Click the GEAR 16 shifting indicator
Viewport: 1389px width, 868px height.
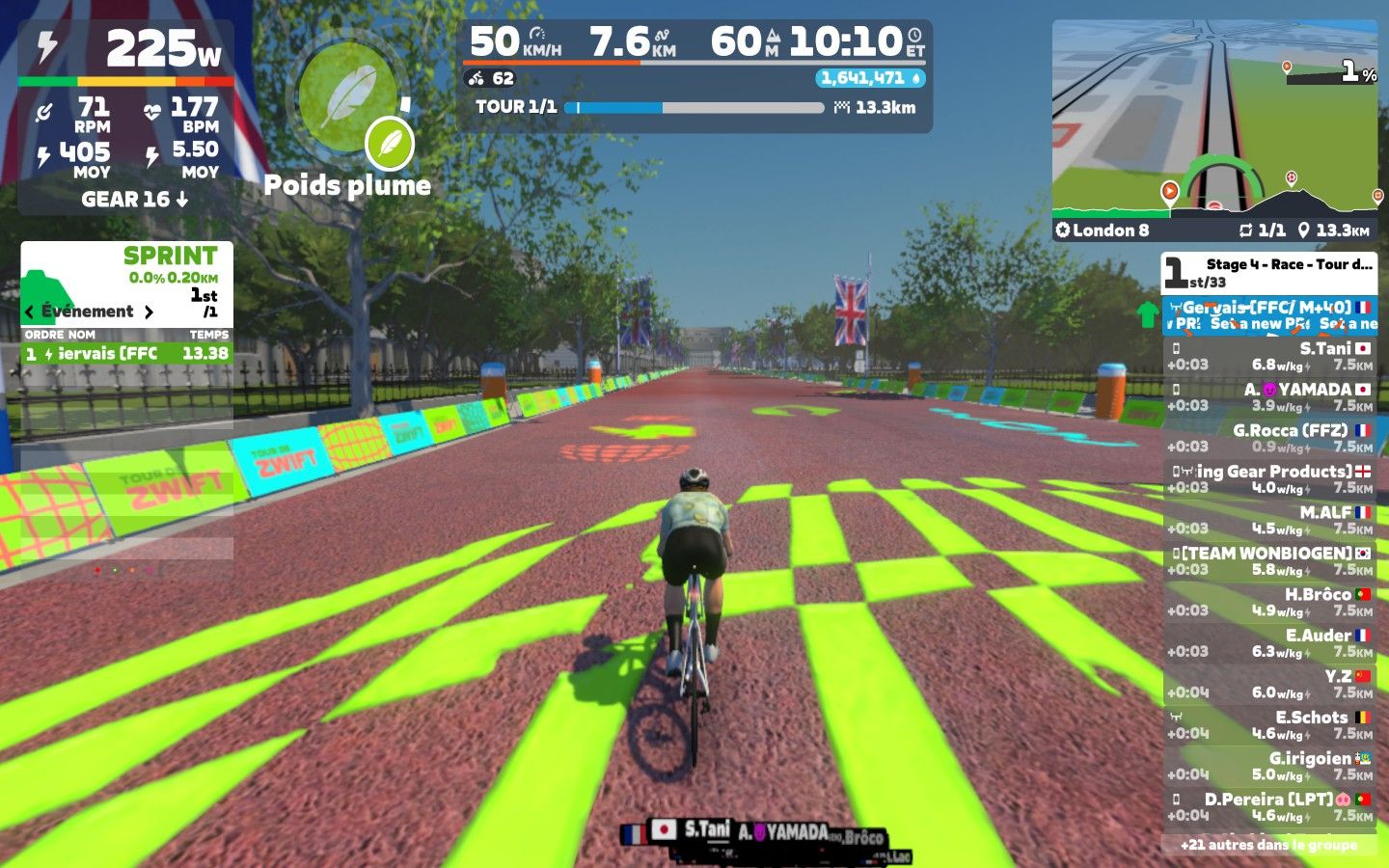[x=134, y=200]
